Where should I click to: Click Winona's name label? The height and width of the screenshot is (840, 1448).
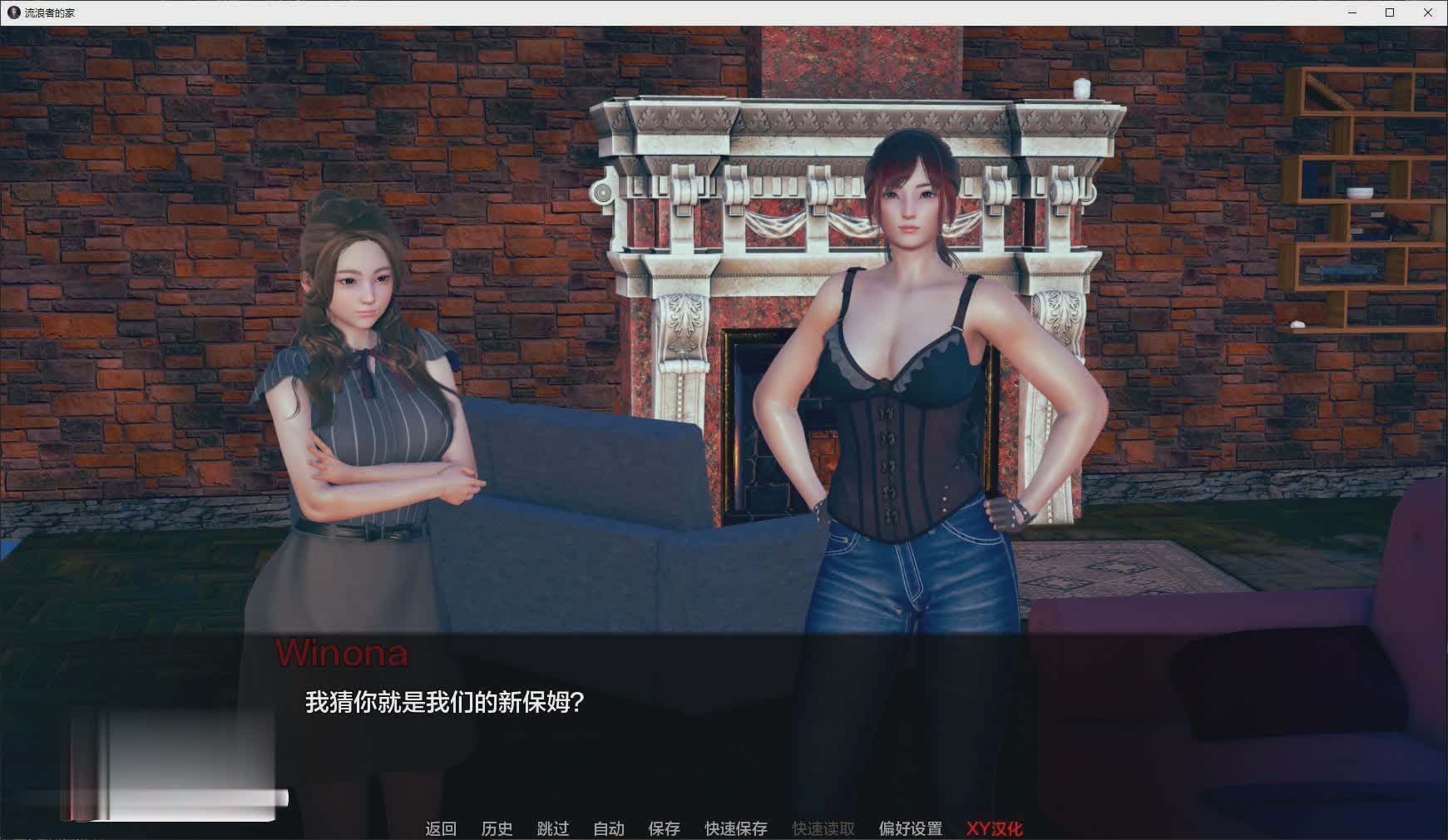click(343, 655)
